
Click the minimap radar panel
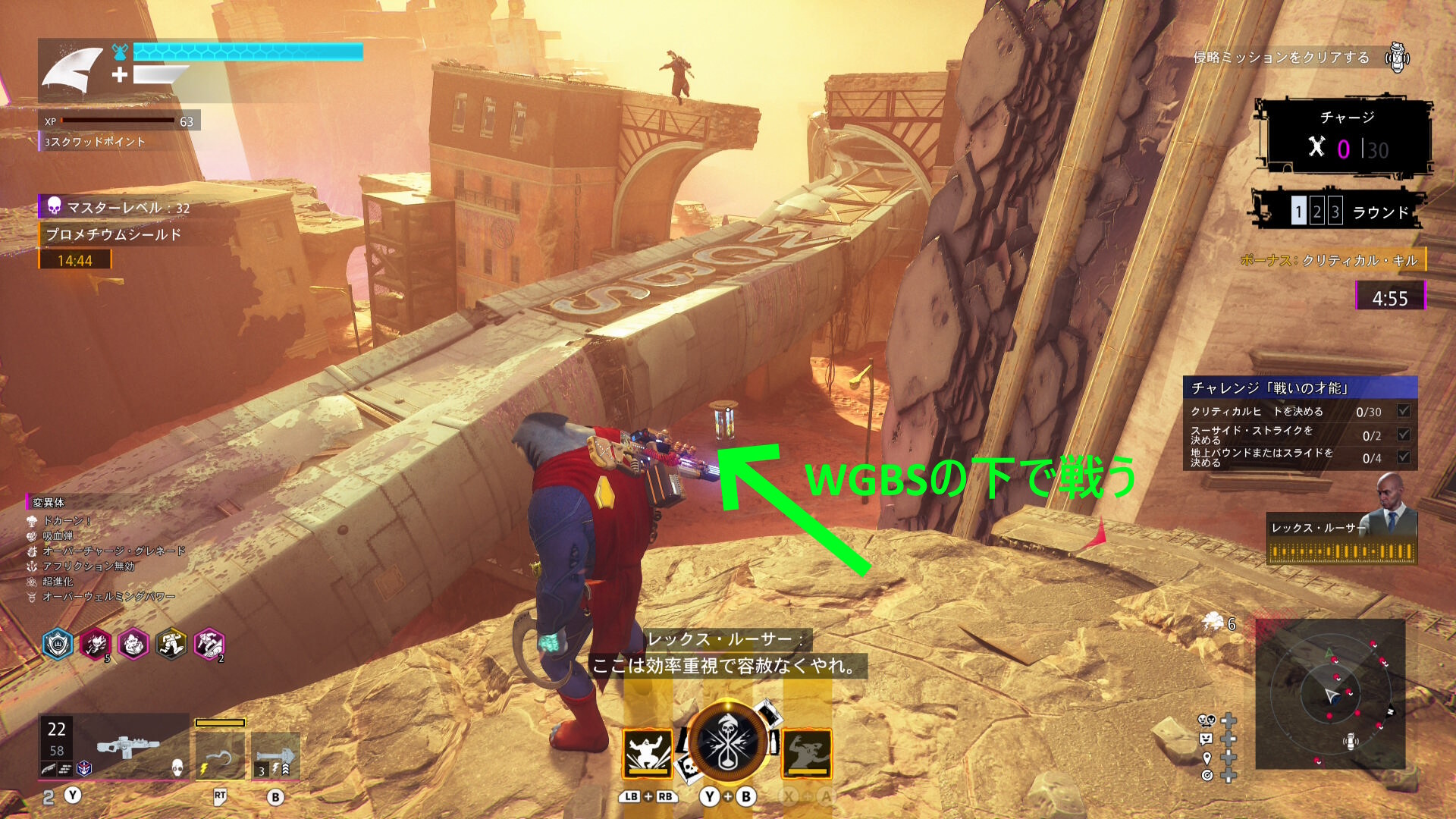[x=1330, y=694]
